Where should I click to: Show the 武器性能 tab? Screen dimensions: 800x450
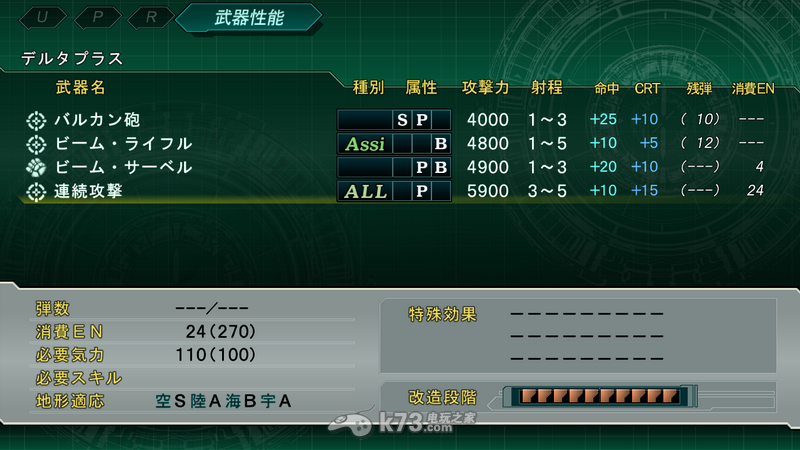click(248, 18)
